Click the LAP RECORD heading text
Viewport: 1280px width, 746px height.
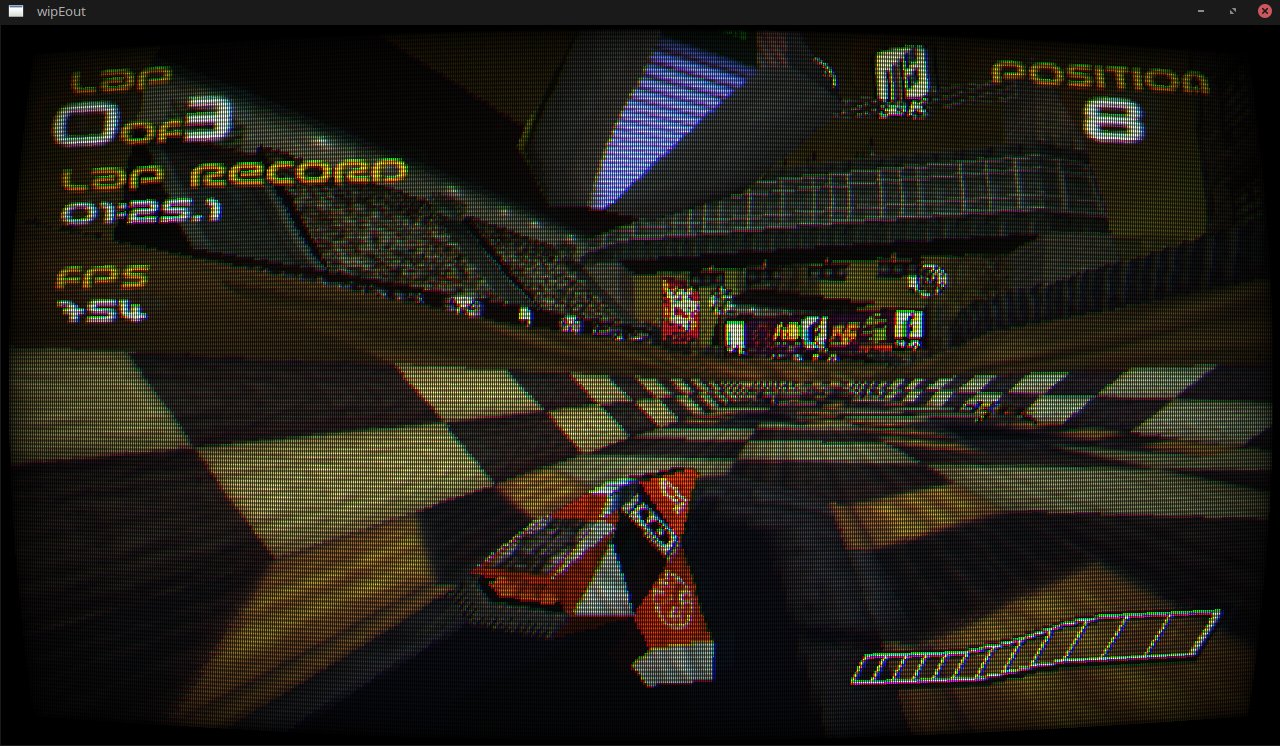(230, 176)
